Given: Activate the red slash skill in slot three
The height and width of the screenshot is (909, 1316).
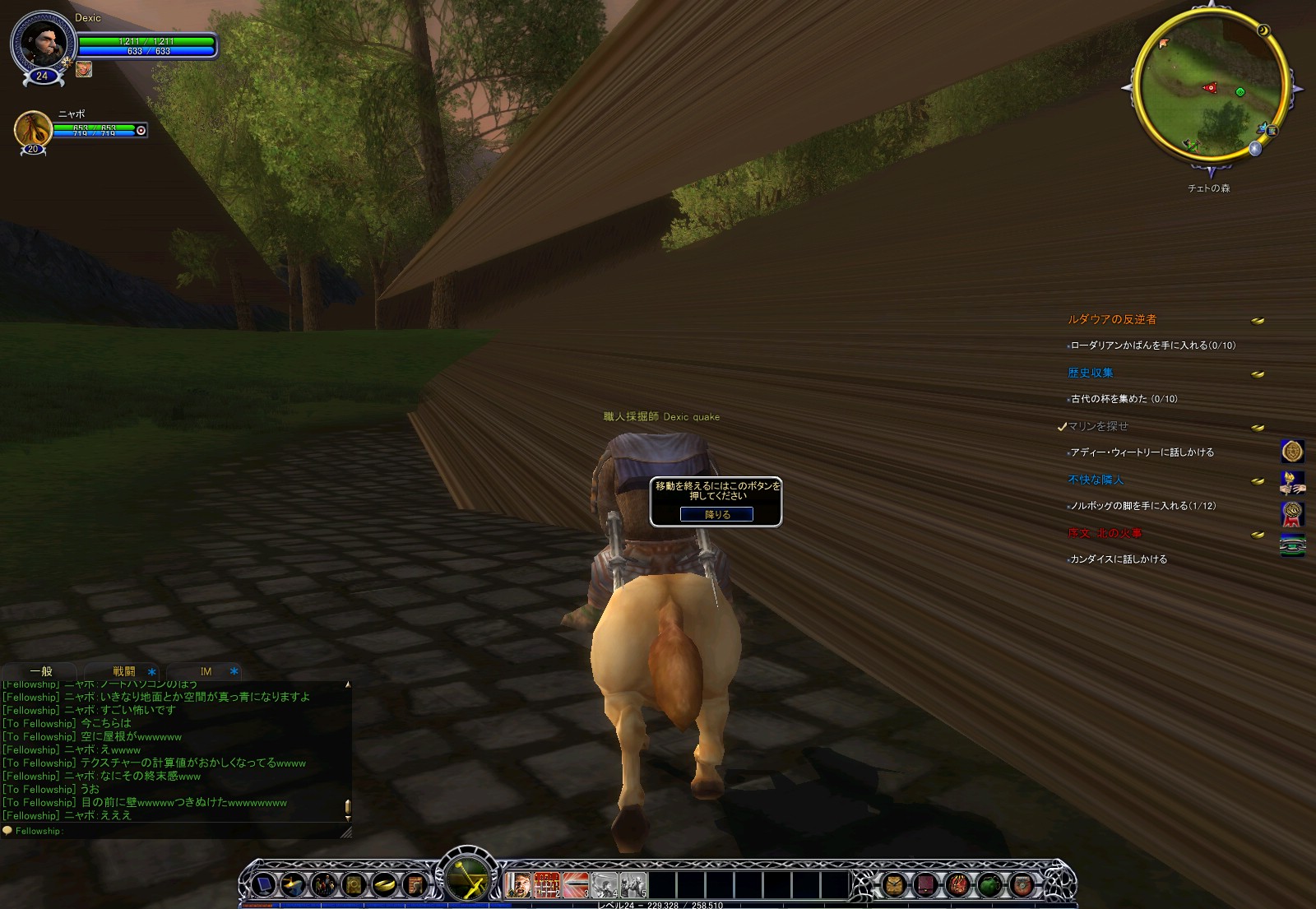Looking at the screenshot, I should [x=575, y=885].
